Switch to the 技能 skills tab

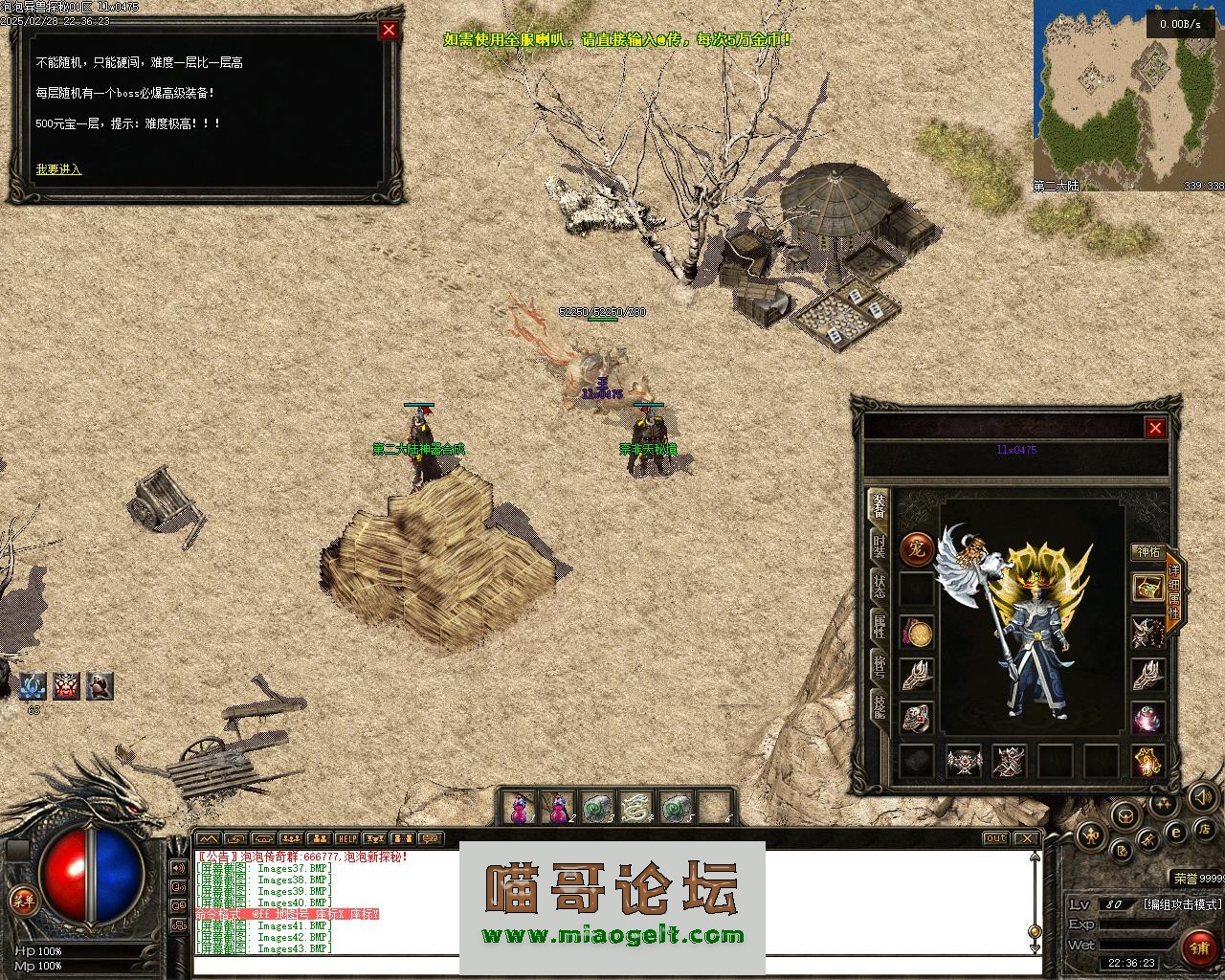(x=878, y=706)
